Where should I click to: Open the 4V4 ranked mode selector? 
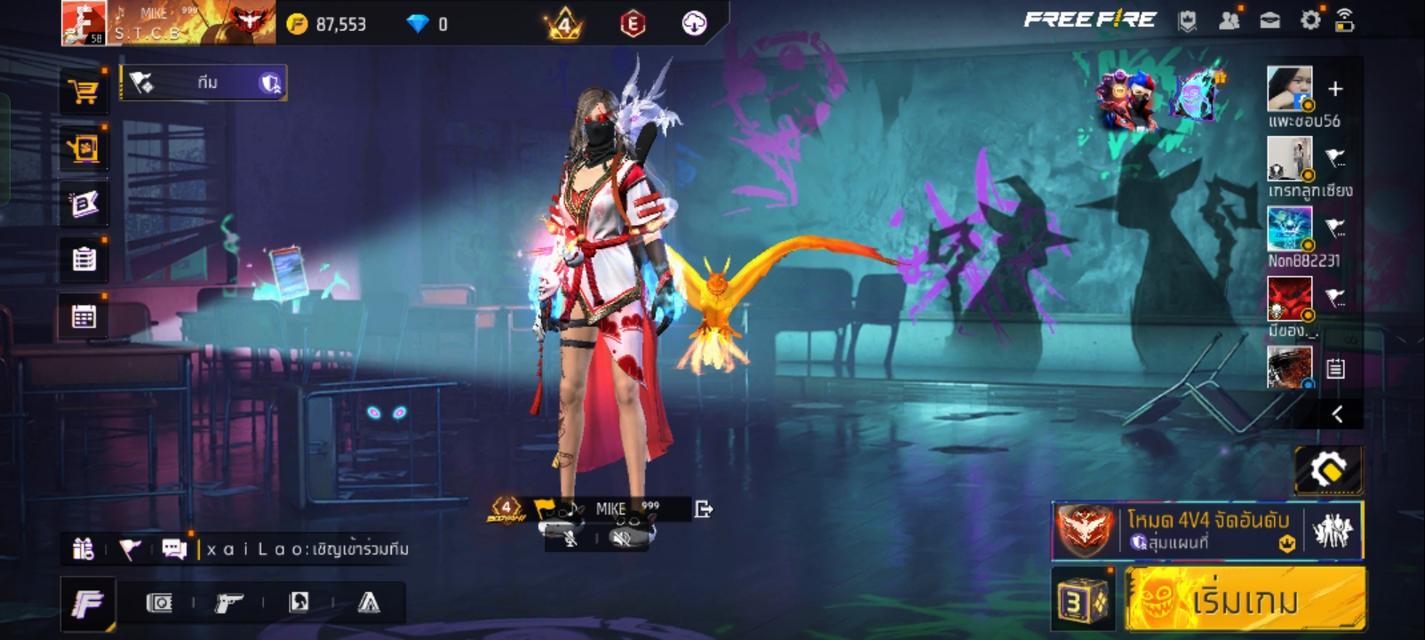click(x=1207, y=530)
